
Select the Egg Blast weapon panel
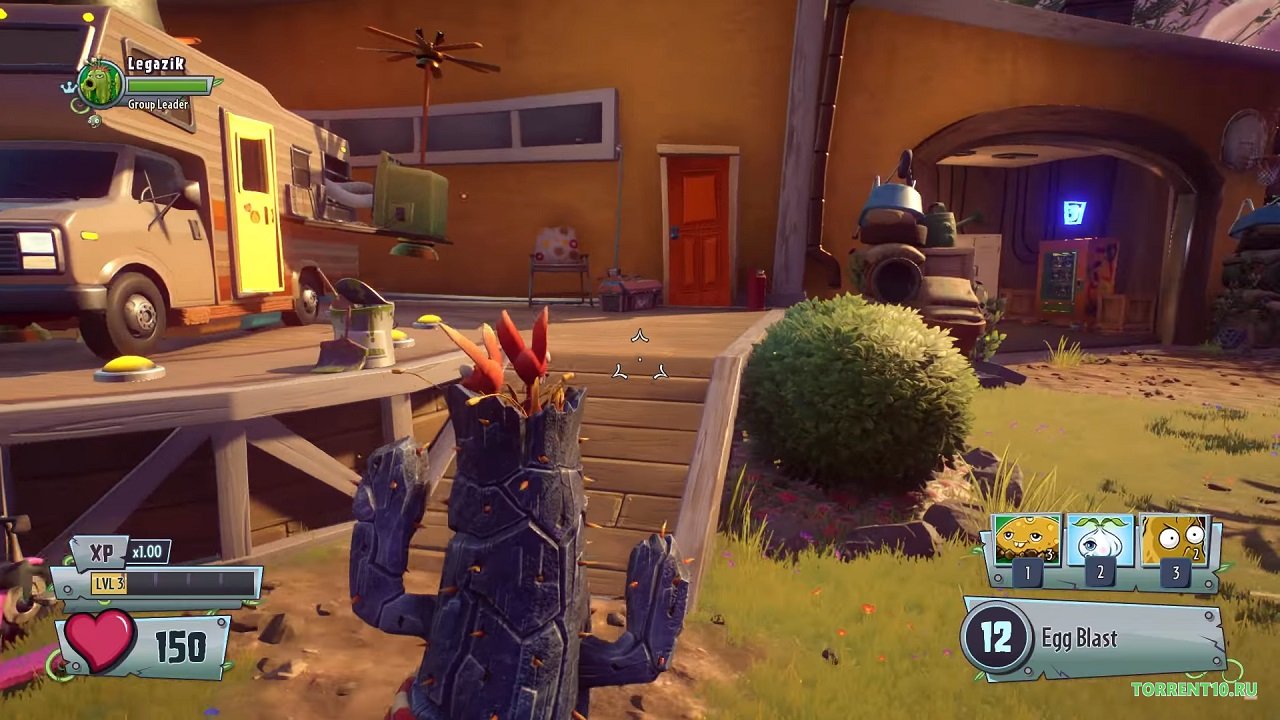1093,638
